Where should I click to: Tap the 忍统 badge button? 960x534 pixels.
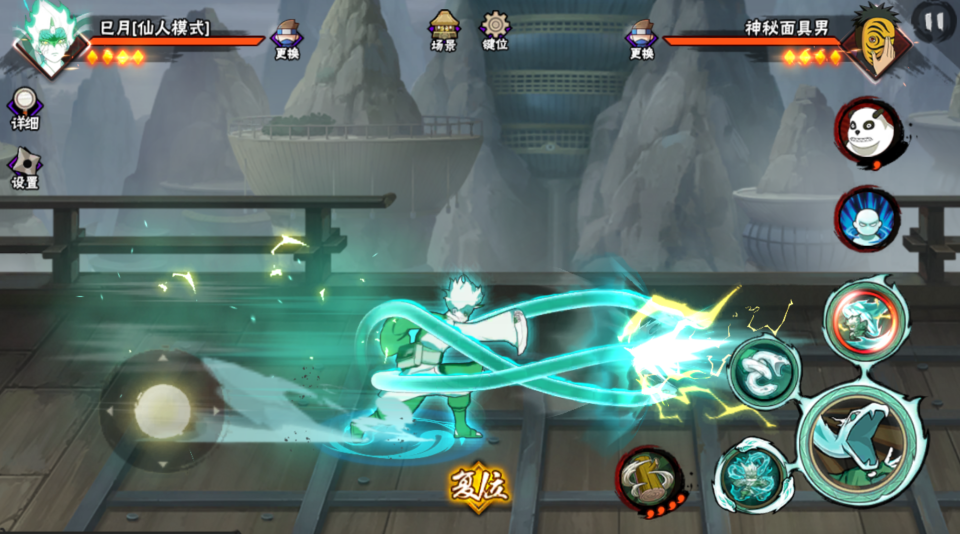[480, 486]
